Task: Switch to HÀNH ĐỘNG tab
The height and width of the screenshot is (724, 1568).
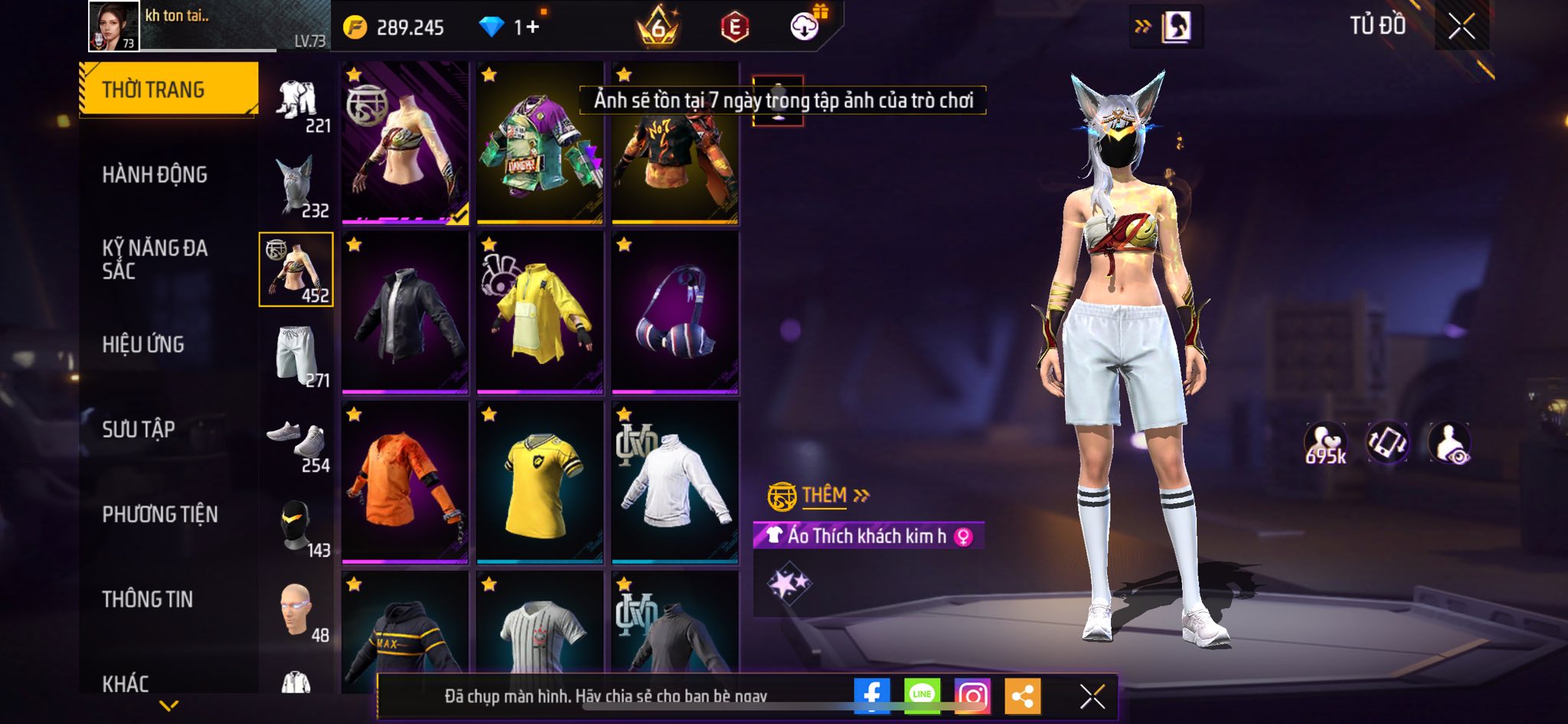Action: click(155, 175)
